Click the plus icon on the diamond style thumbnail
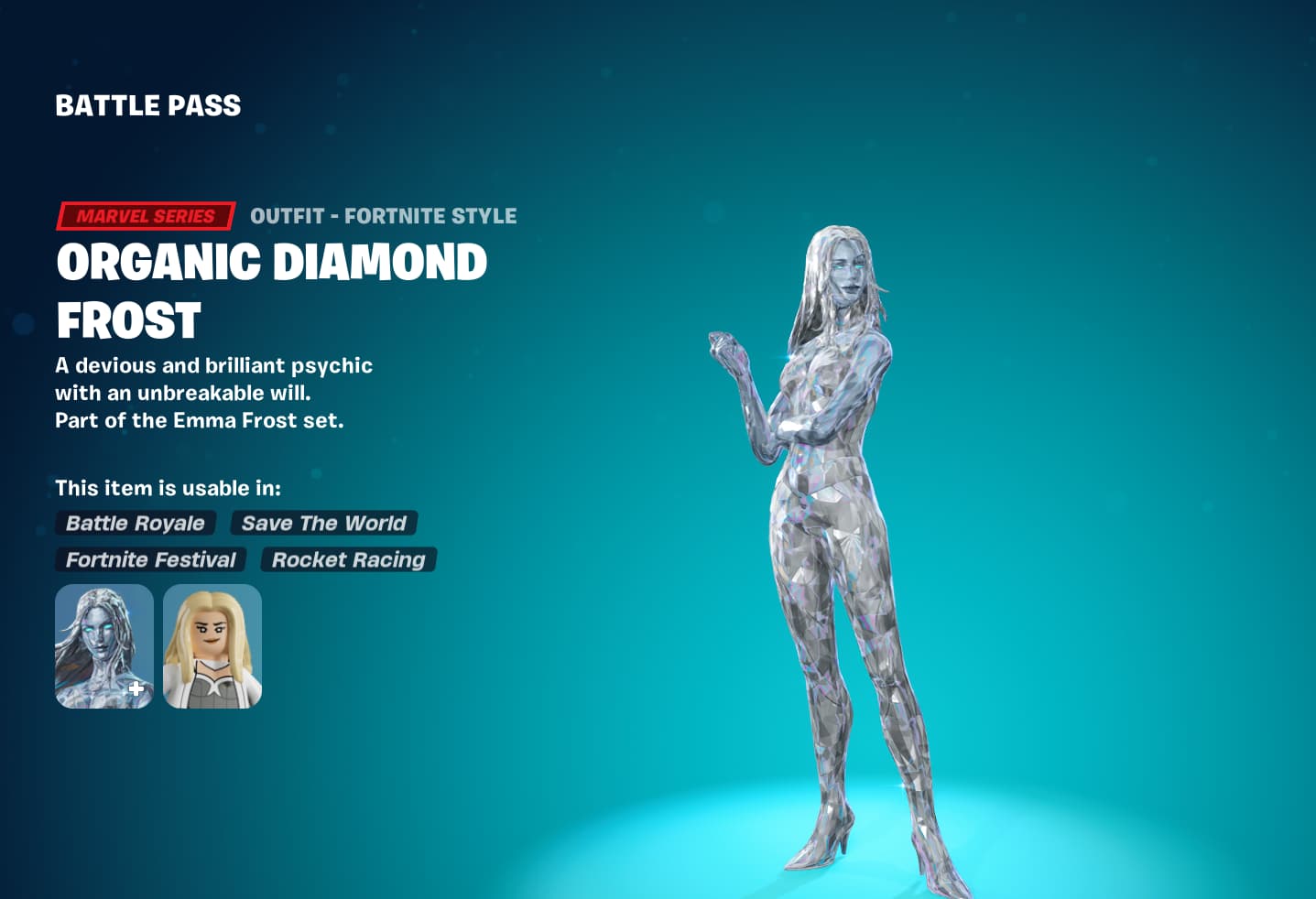The height and width of the screenshot is (899, 1316). pos(135,689)
